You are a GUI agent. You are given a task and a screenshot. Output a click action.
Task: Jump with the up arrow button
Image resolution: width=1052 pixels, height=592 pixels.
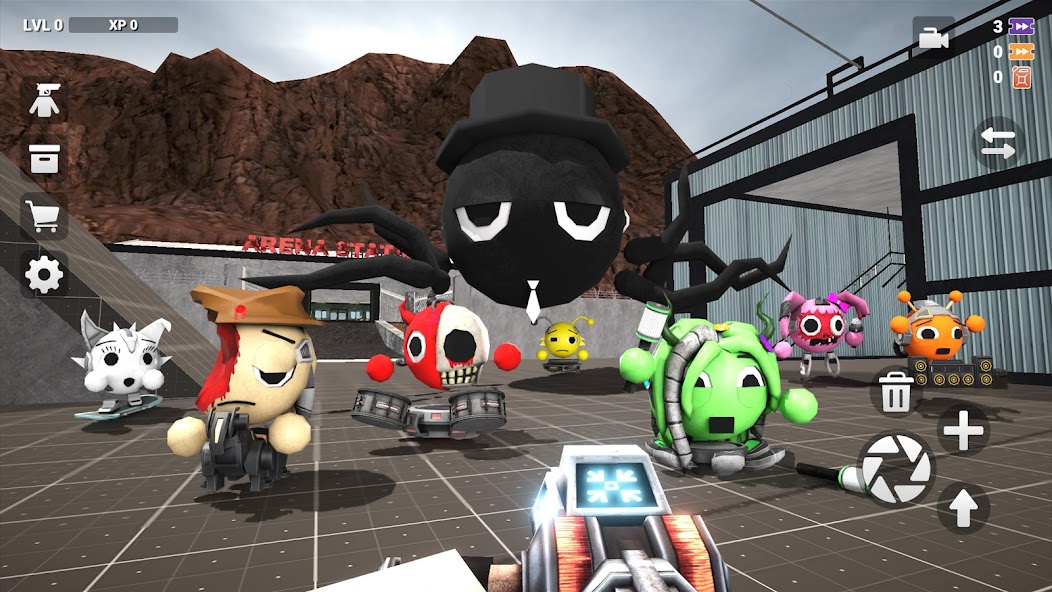pyautogui.click(x=963, y=508)
